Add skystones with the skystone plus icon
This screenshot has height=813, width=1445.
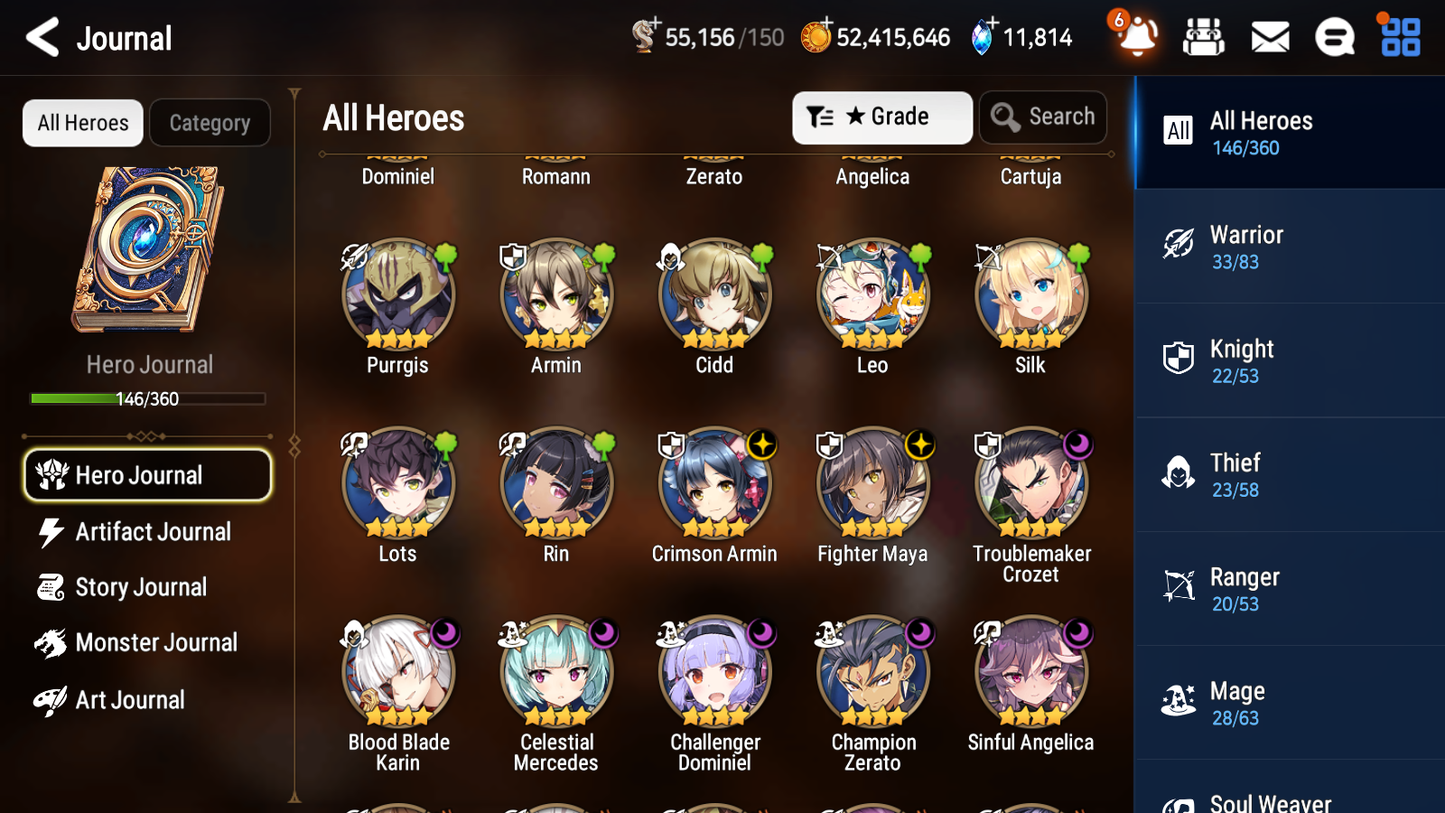[993, 25]
